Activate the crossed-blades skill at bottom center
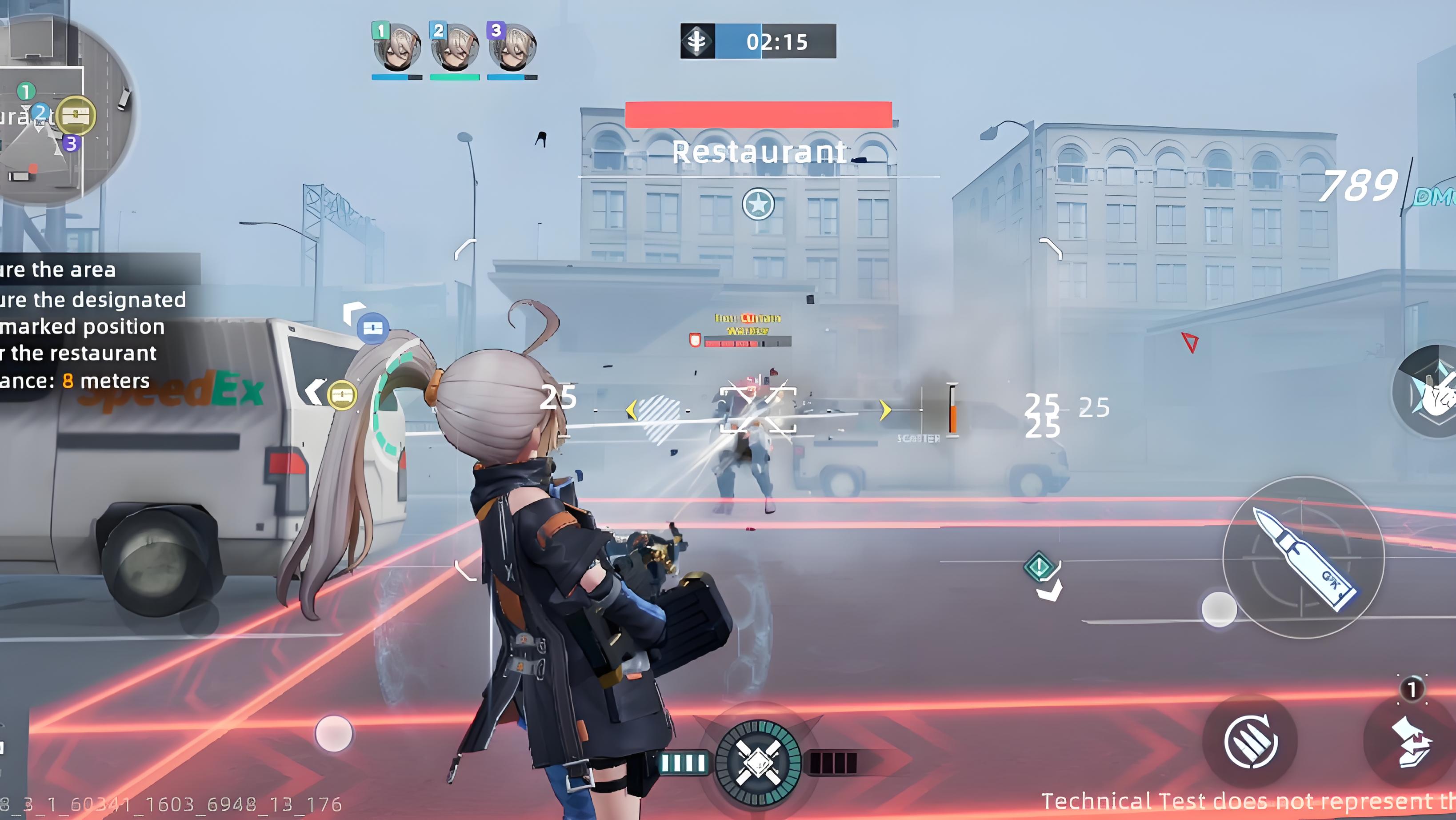Screen dimensions: 1456x820 click(x=757, y=762)
